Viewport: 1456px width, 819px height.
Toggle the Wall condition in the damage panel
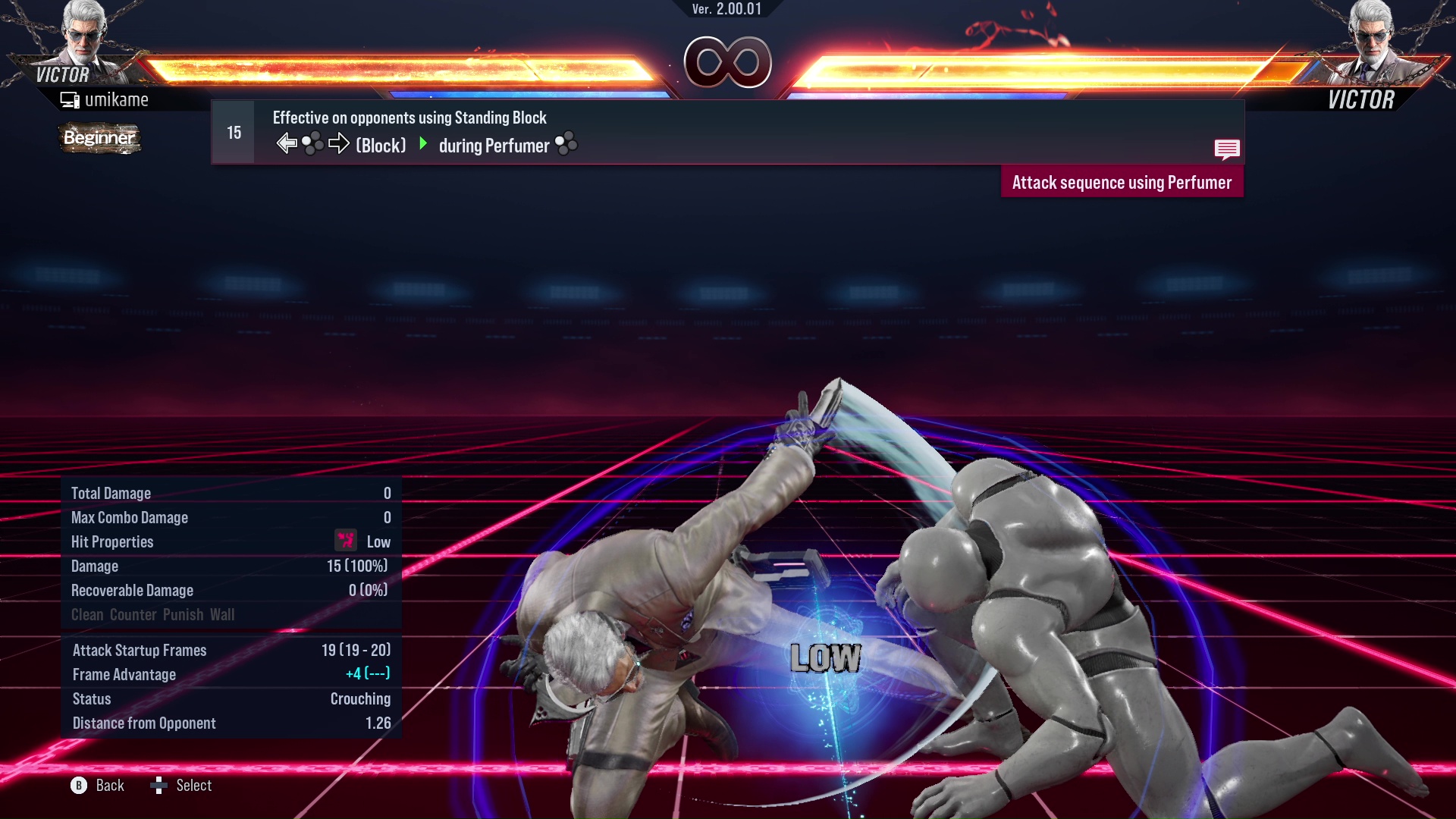coord(224,614)
